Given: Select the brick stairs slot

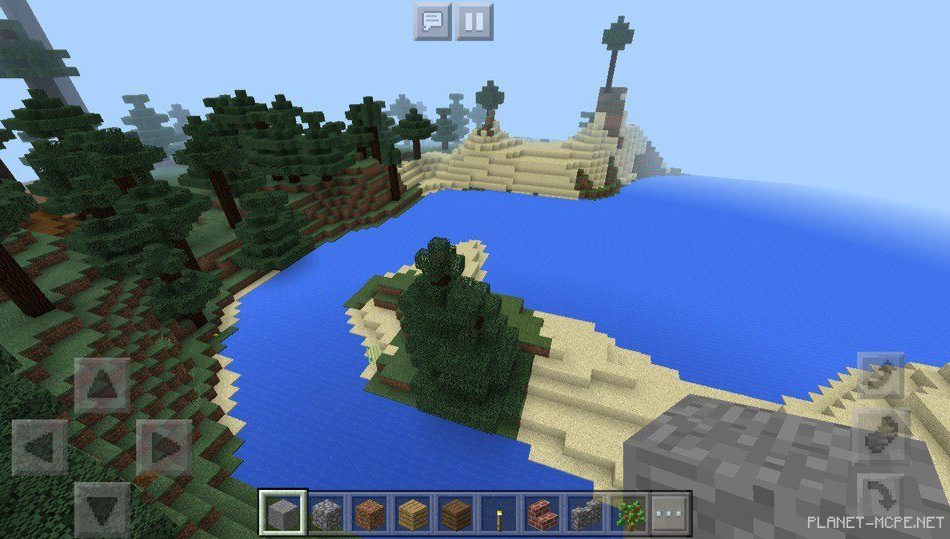Looking at the screenshot, I should point(542,514).
